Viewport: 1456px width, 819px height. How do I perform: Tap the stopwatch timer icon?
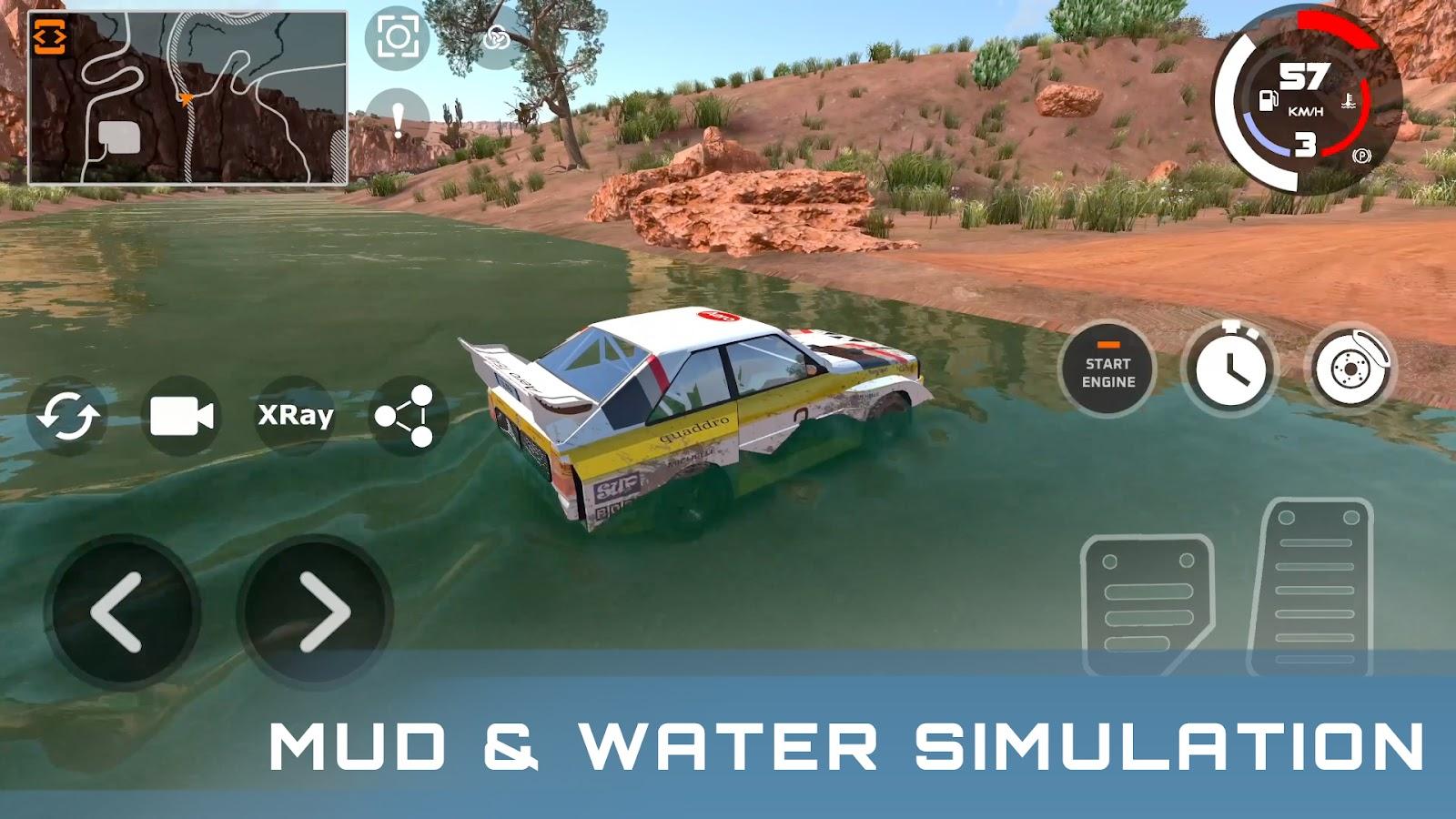click(x=1233, y=369)
